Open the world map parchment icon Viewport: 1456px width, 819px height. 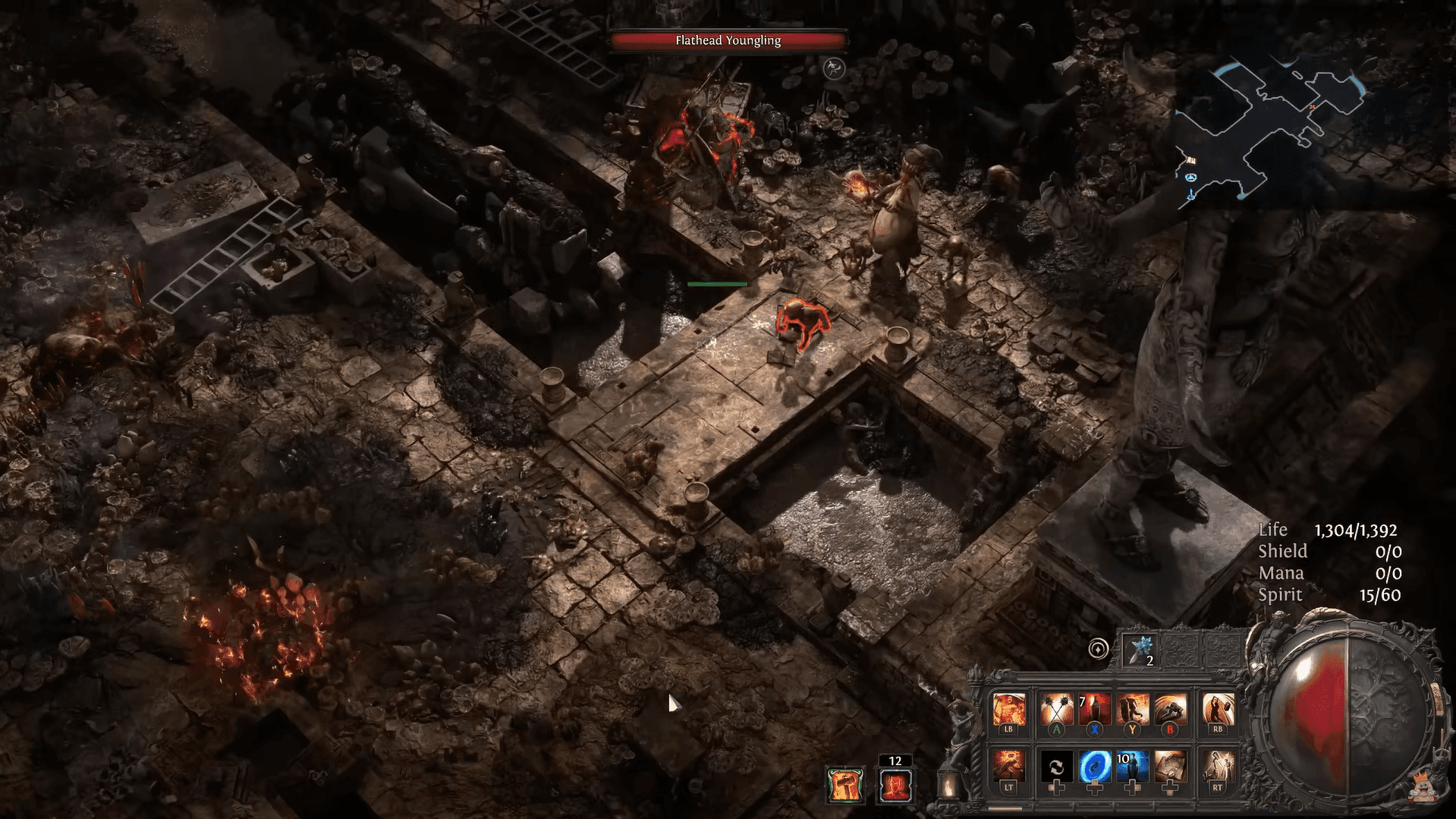(1169, 767)
